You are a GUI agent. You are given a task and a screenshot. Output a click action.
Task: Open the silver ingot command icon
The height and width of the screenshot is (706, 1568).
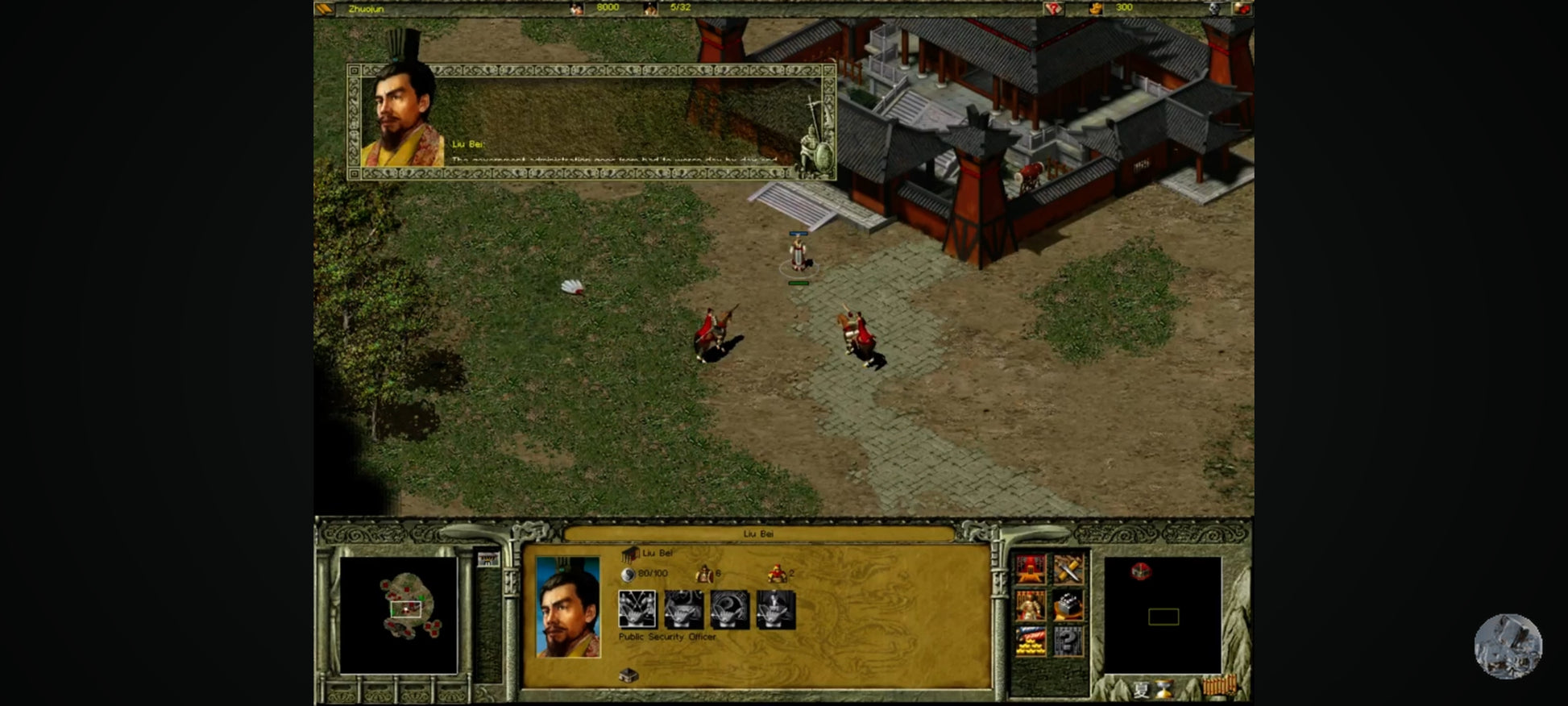coord(1068,605)
